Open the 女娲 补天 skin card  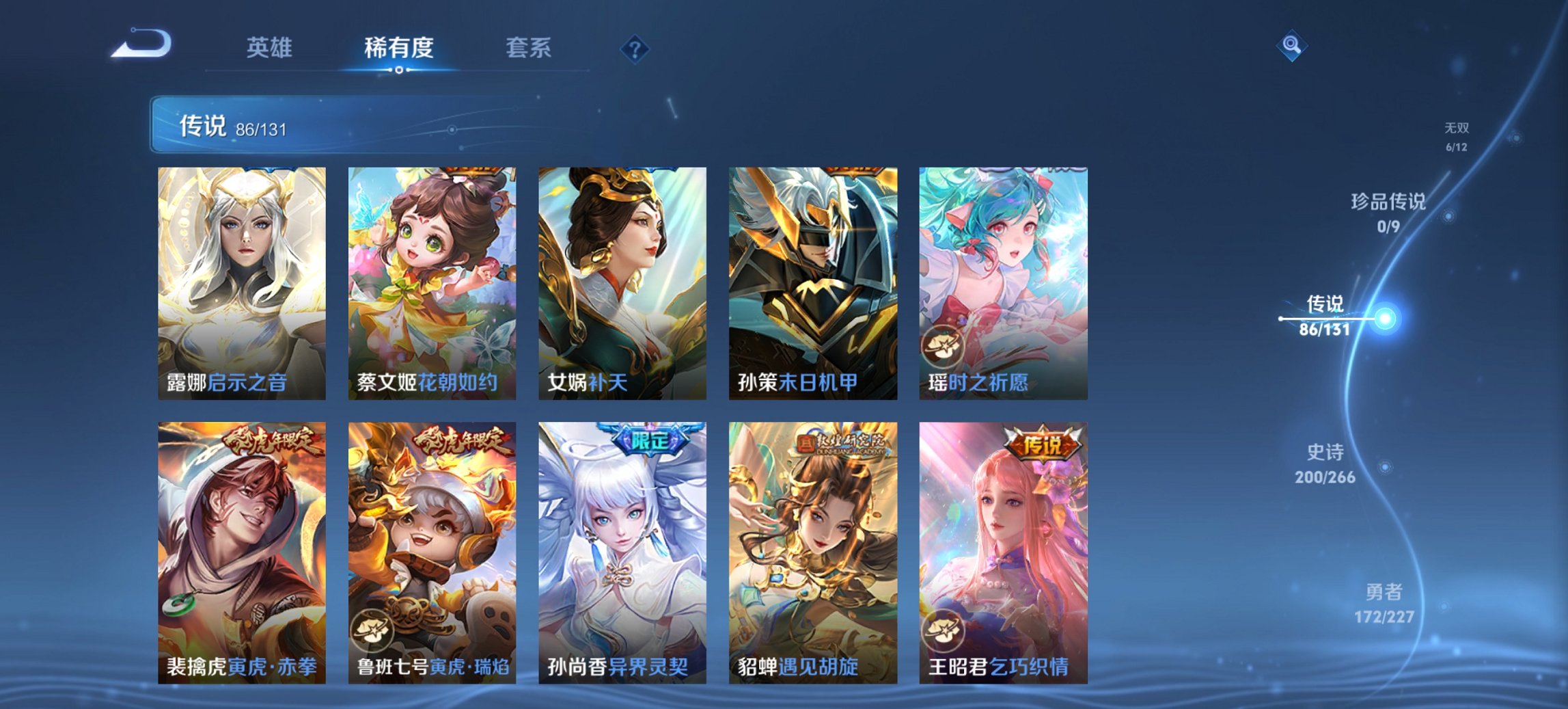624,280
